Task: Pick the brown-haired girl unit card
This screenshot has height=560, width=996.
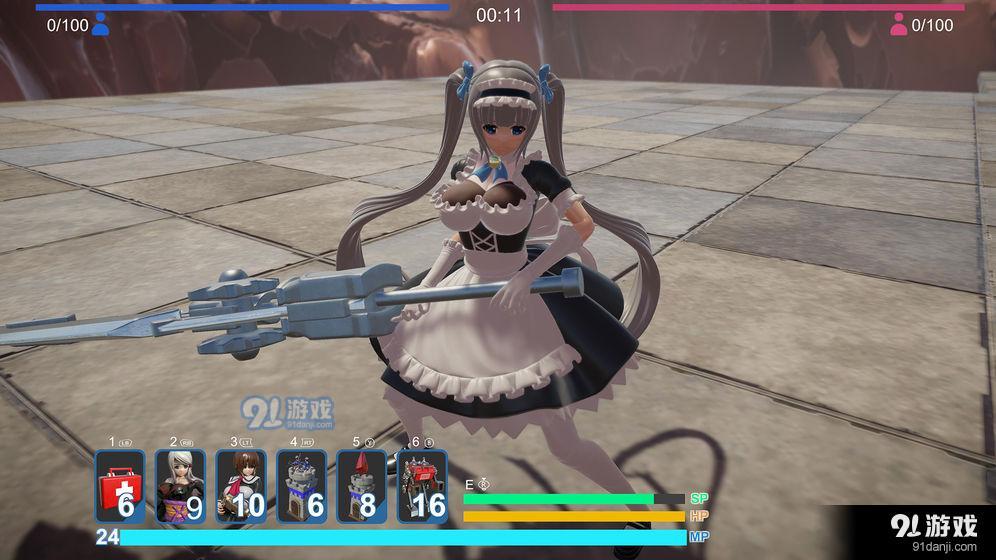Action: click(x=241, y=487)
